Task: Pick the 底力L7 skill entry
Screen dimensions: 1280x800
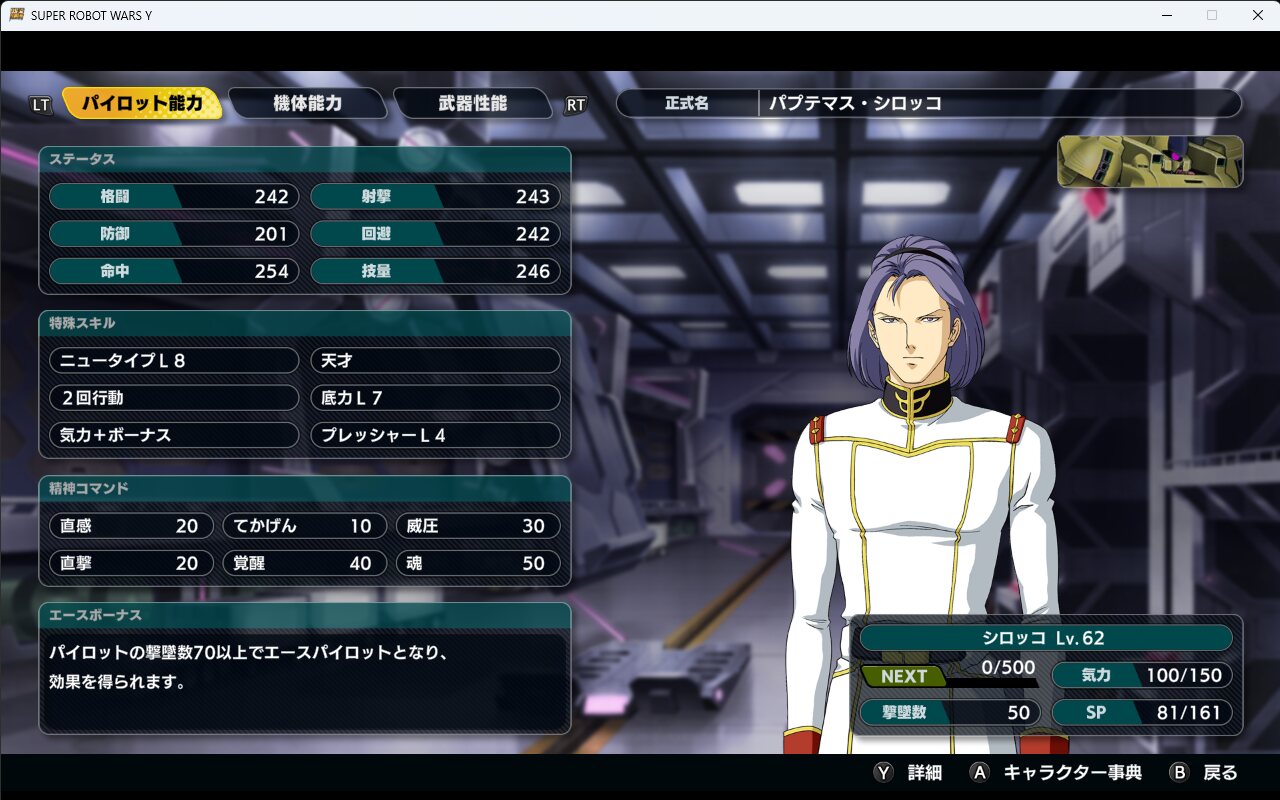Action: pyautogui.click(x=435, y=398)
